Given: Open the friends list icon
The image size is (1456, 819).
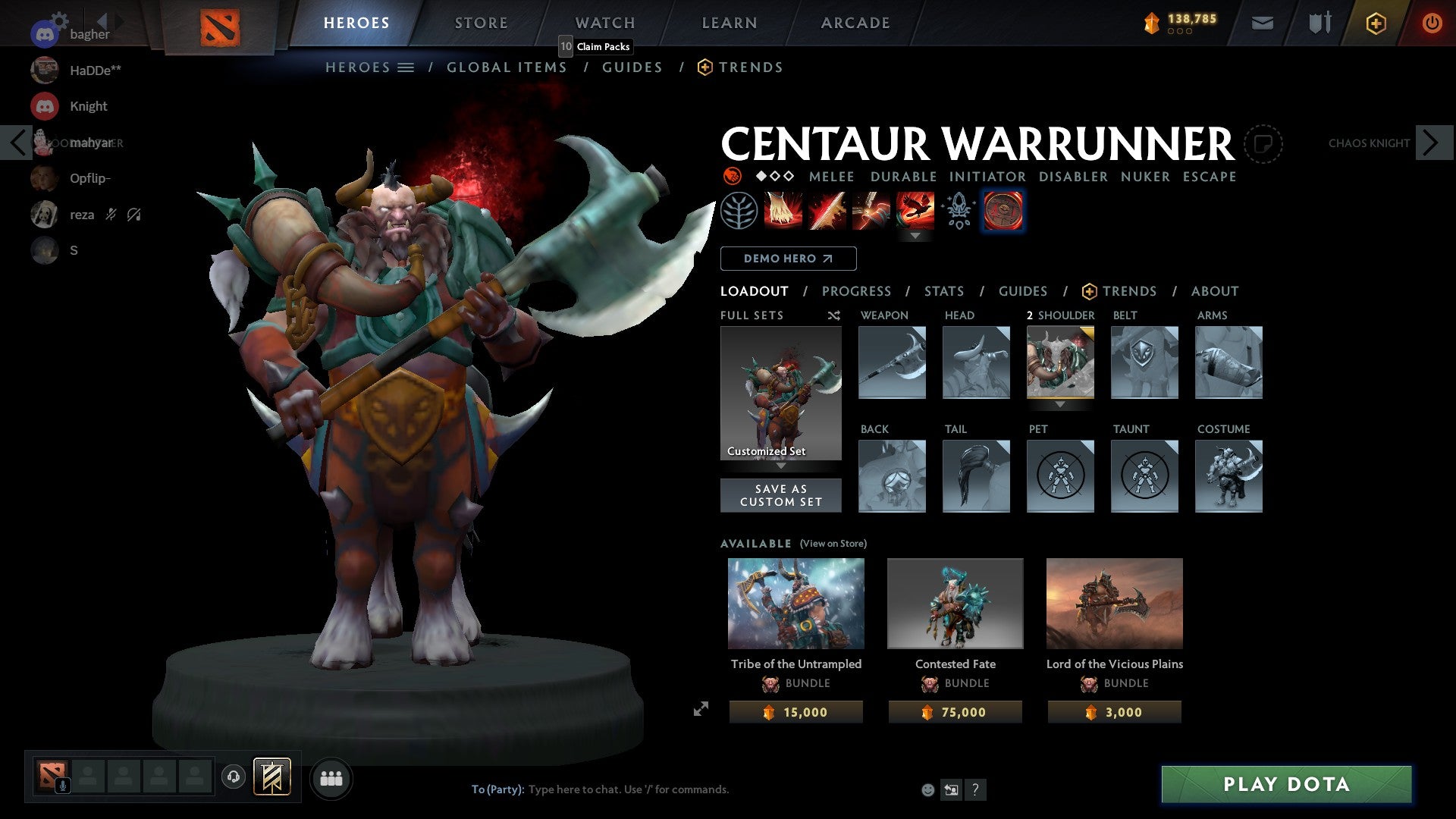Looking at the screenshot, I should tap(331, 777).
